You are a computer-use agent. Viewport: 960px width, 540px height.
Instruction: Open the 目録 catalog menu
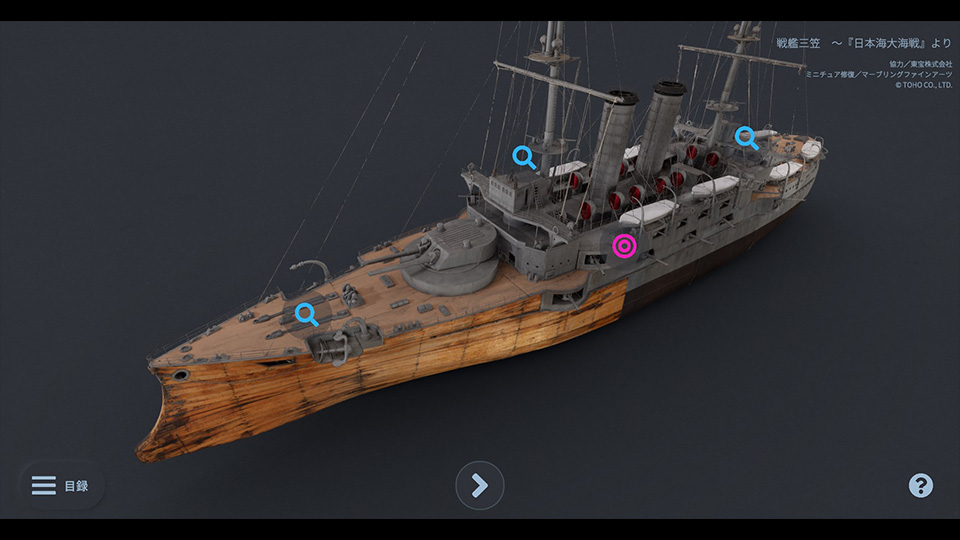click(60, 486)
